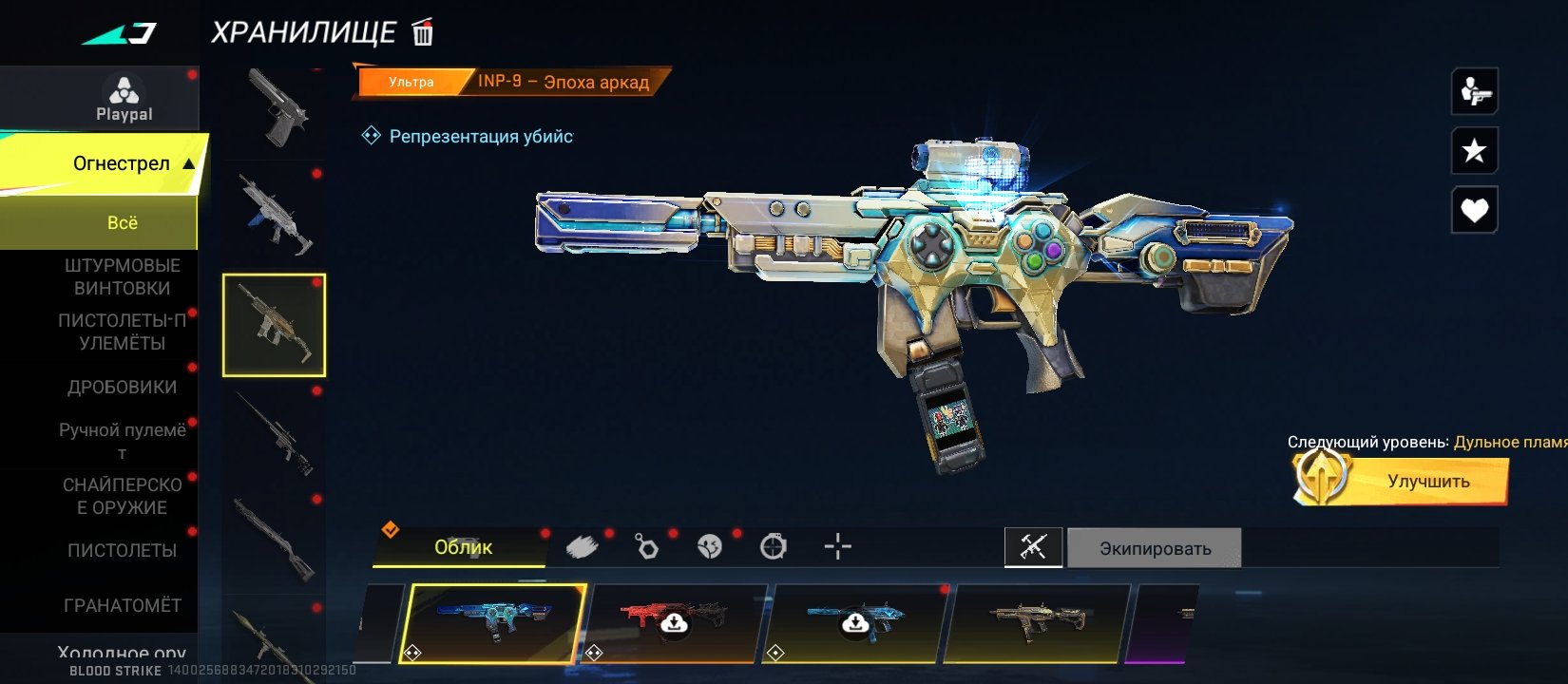Choose the СНАЙПЕРСКОЕ ОРУЖИЕ category
The height and width of the screenshot is (684, 1568).
click(x=122, y=496)
